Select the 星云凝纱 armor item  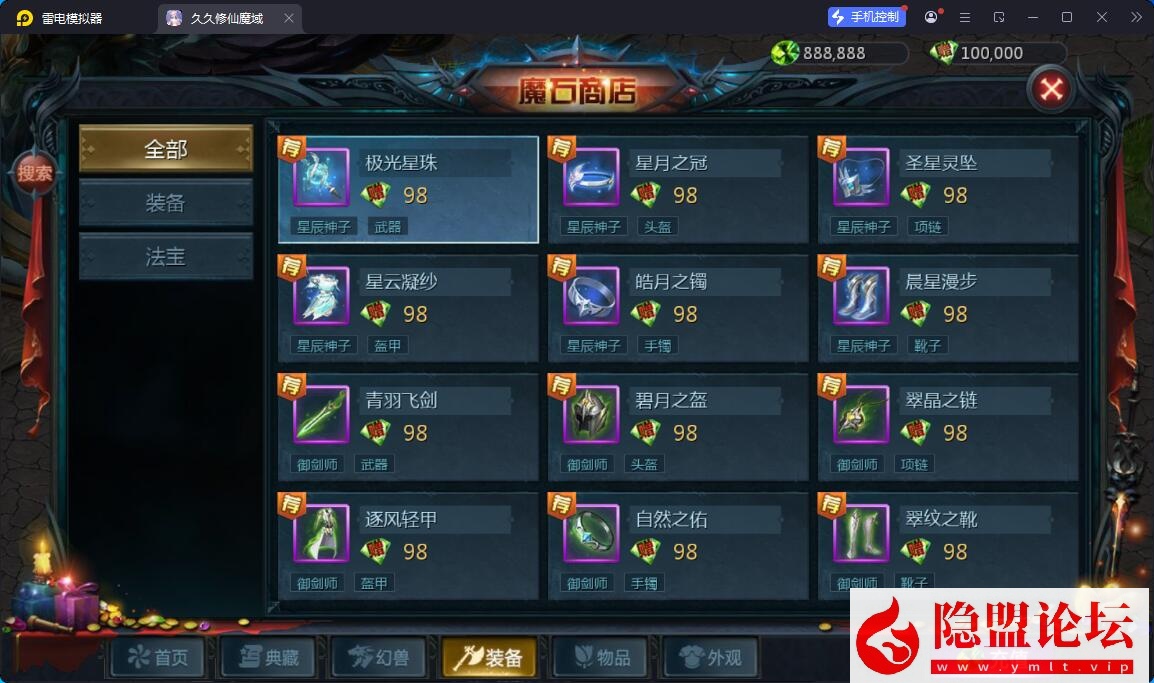(408, 308)
